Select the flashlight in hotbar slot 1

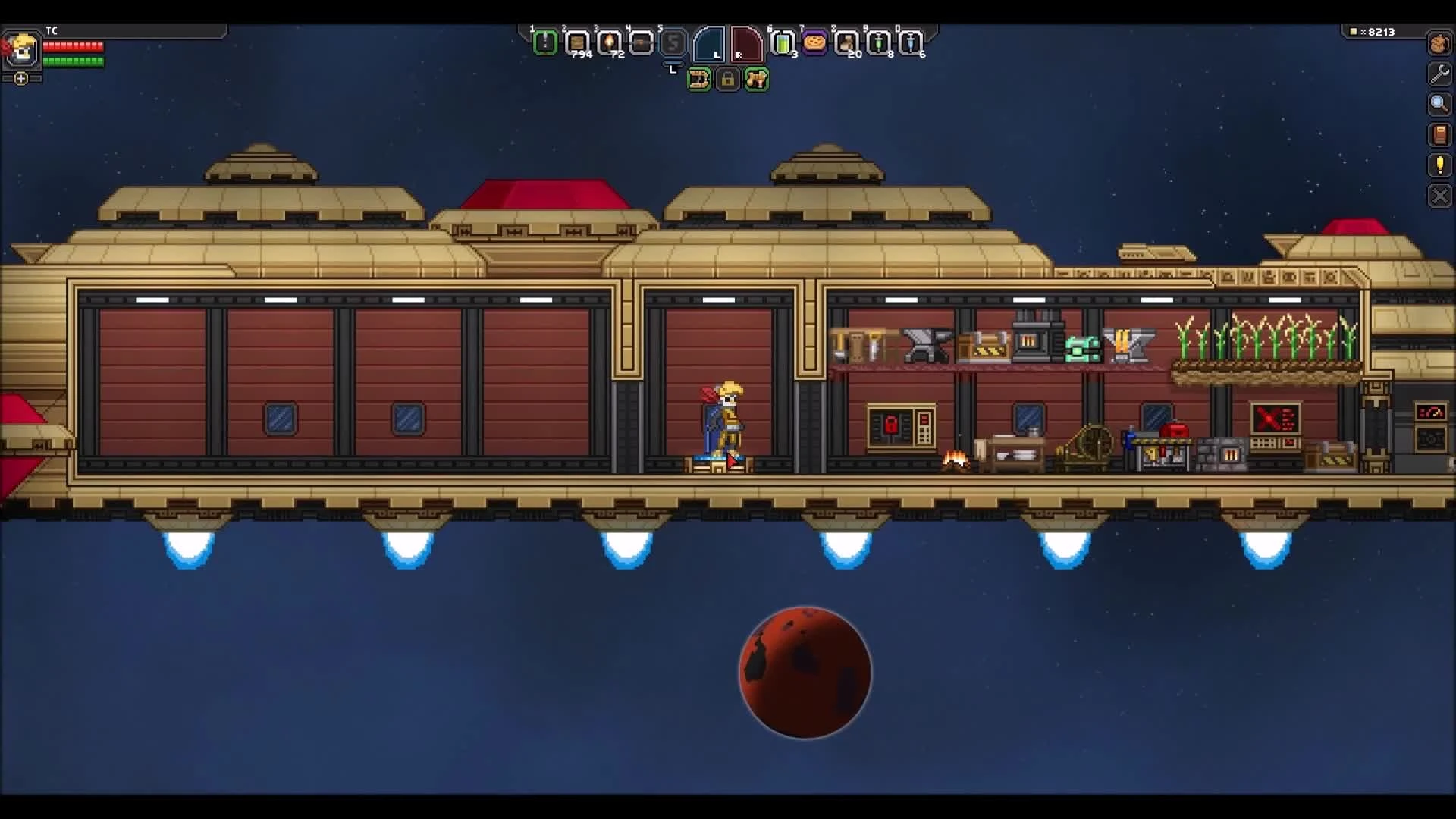pos(548,43)
